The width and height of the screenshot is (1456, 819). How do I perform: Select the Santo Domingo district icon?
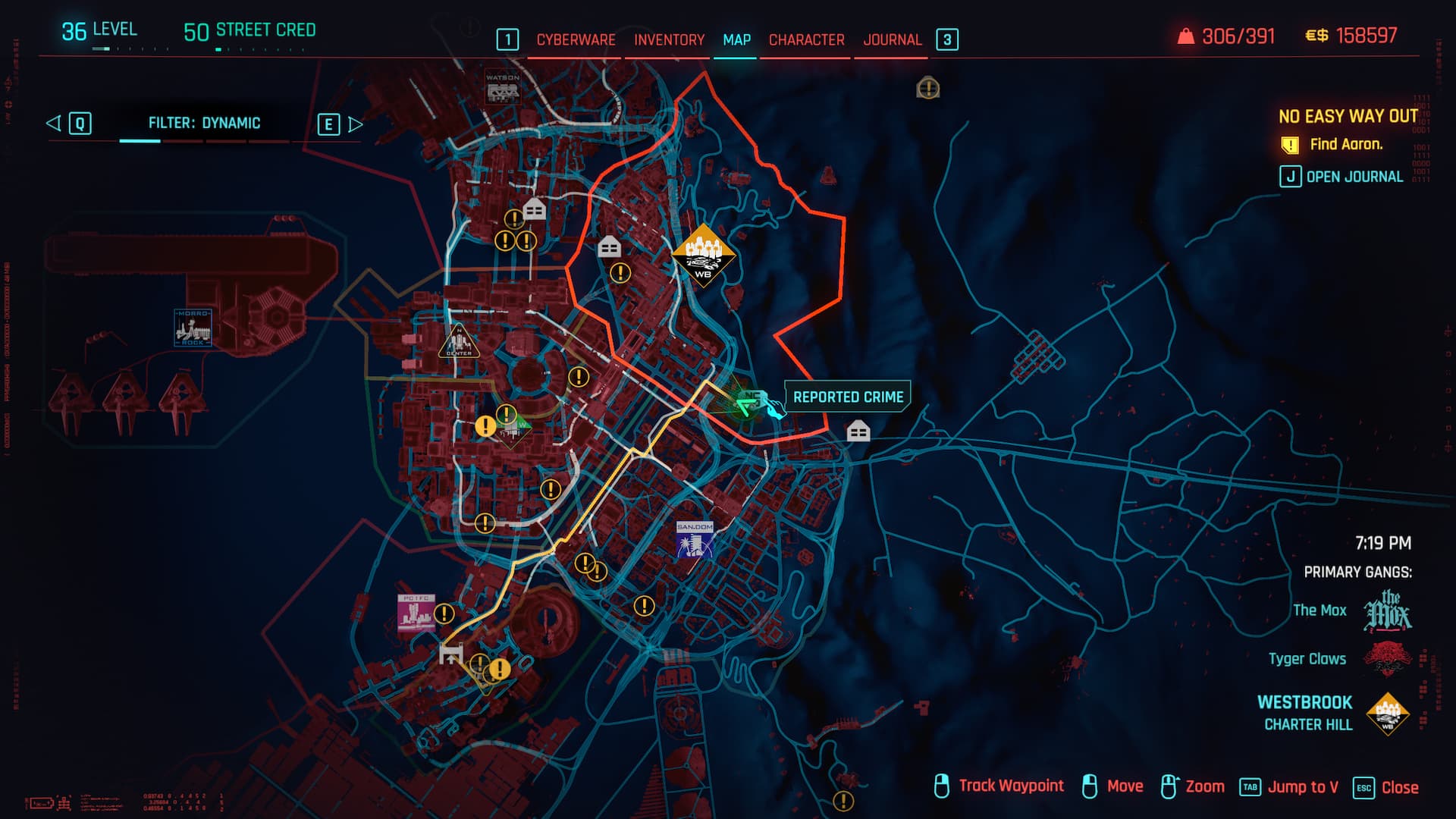coord(695,539)
